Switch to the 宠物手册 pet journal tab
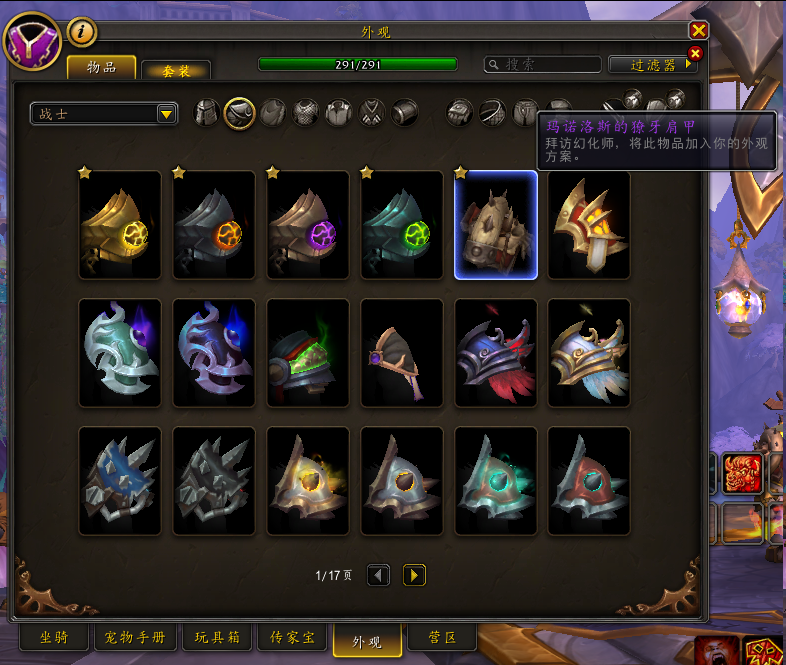The image size is (786, 665). click(x=134, y=637)
